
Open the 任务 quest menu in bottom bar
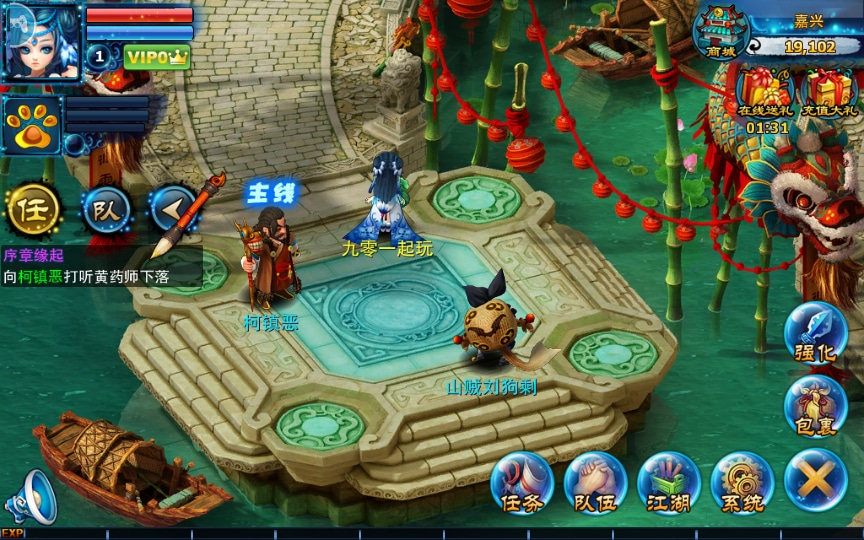pyautogui.click(x=522, y=483)
